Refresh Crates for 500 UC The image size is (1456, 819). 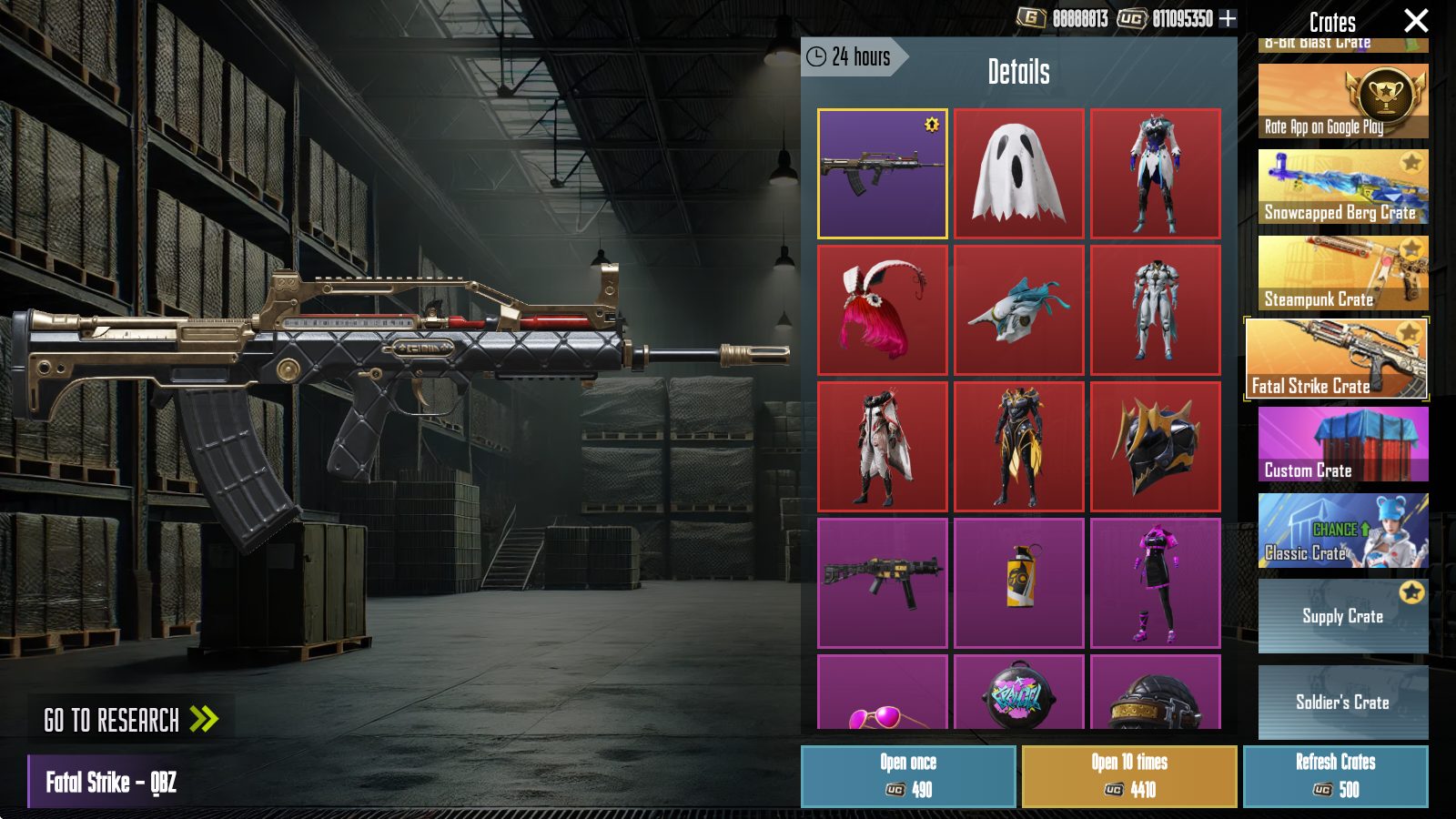click(x=1335, y=776)
